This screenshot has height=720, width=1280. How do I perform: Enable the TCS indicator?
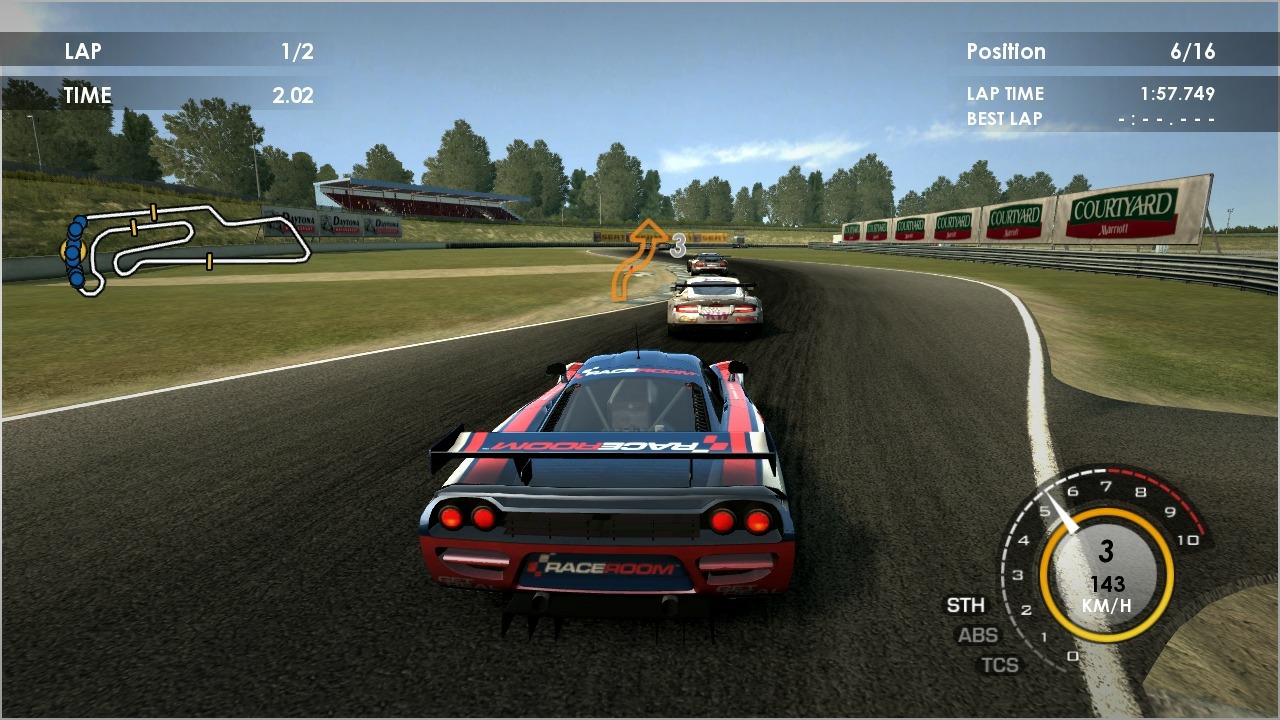[1000, 664]
